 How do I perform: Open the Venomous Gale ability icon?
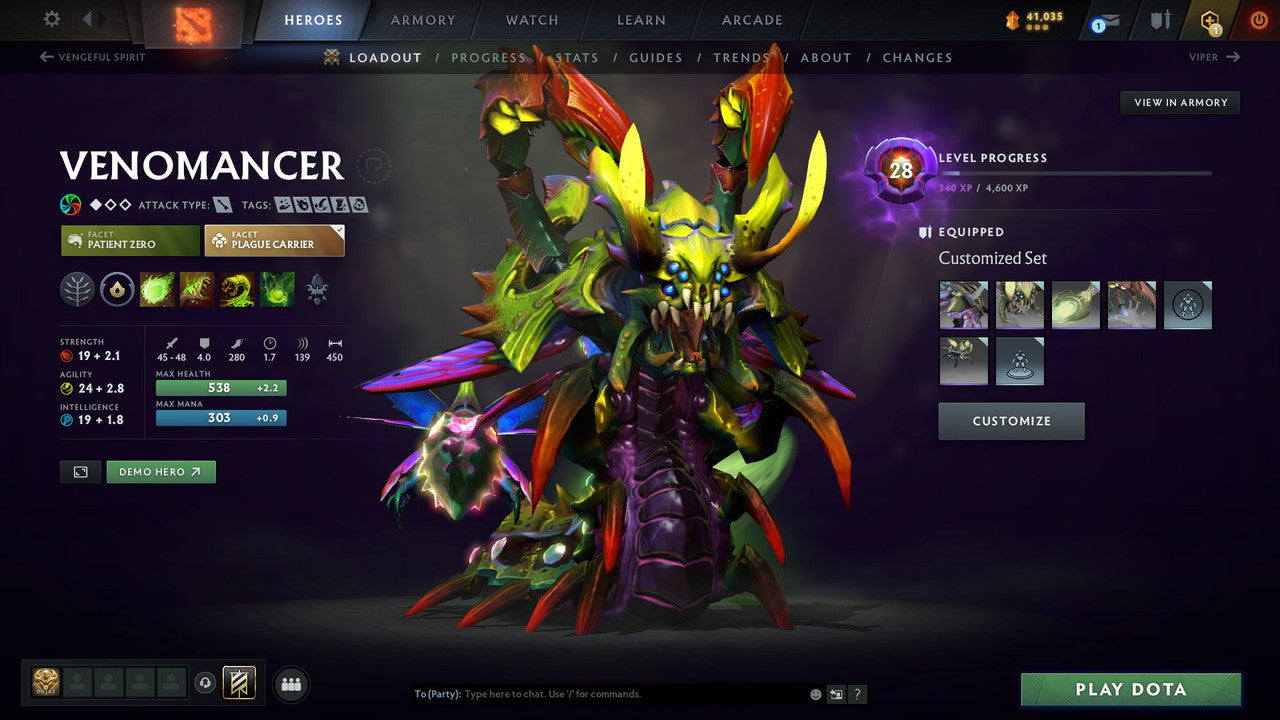tap(156, 290)
